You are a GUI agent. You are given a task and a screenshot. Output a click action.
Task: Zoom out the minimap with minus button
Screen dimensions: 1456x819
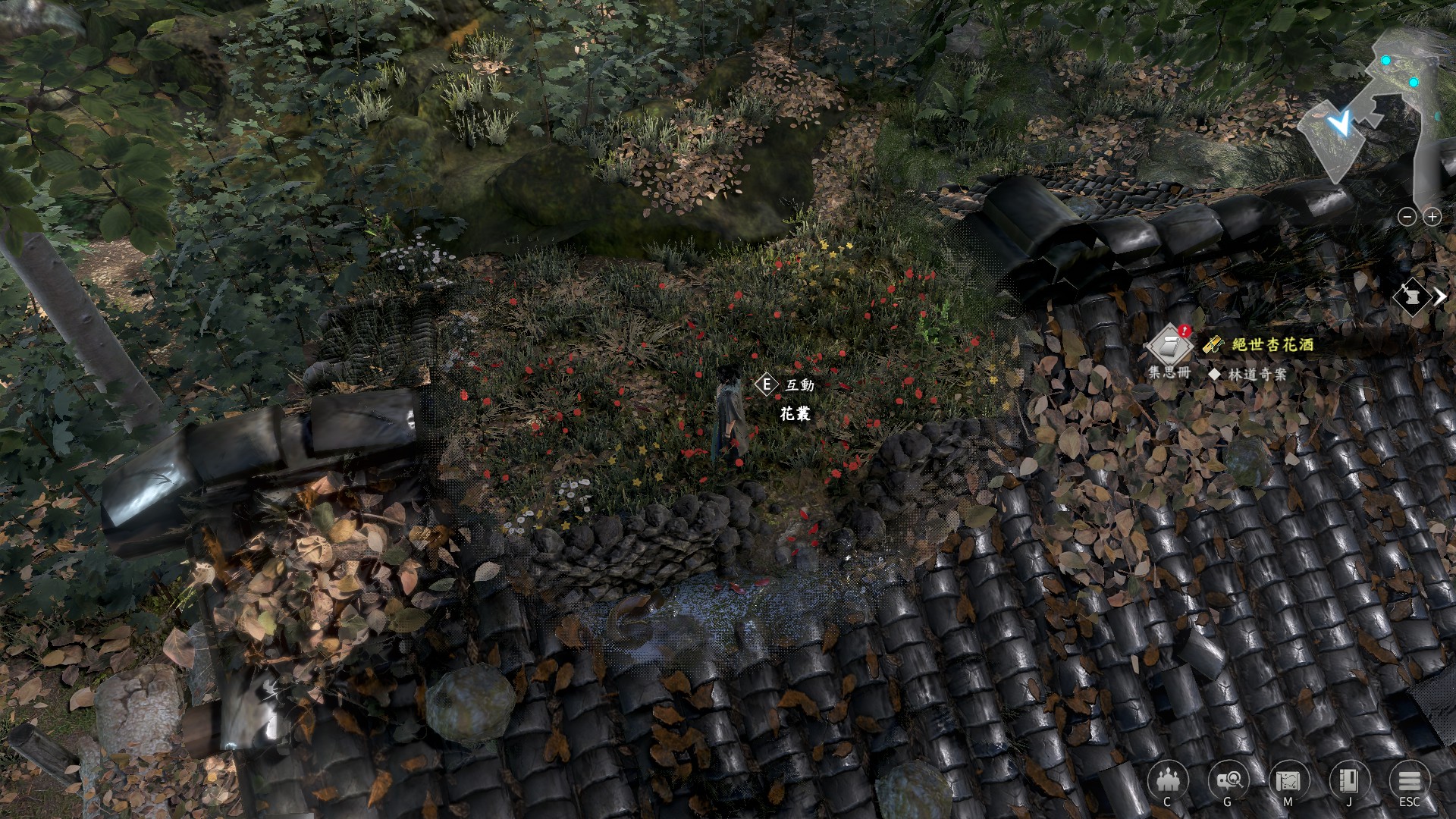1407,217
